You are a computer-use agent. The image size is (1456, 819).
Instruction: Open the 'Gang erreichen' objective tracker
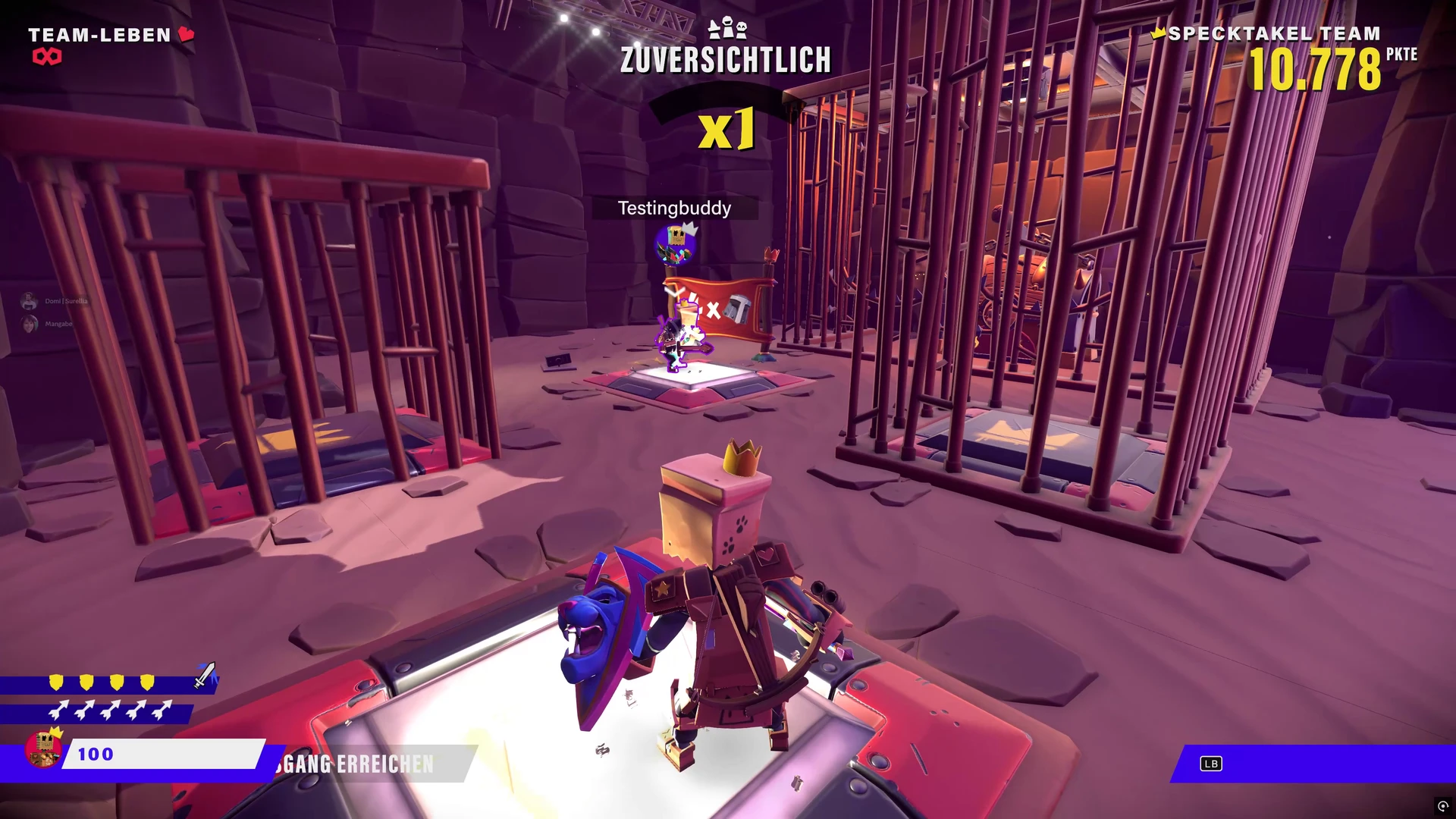click(x=358, y=764)
